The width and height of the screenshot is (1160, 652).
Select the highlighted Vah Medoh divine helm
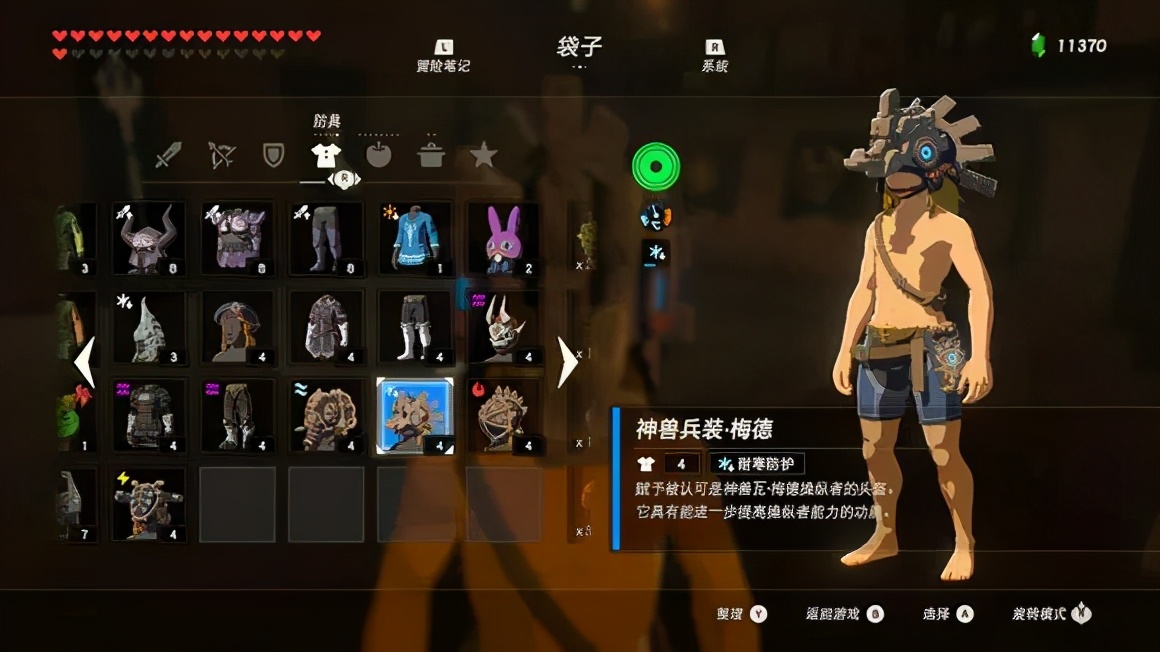point(415,415)
